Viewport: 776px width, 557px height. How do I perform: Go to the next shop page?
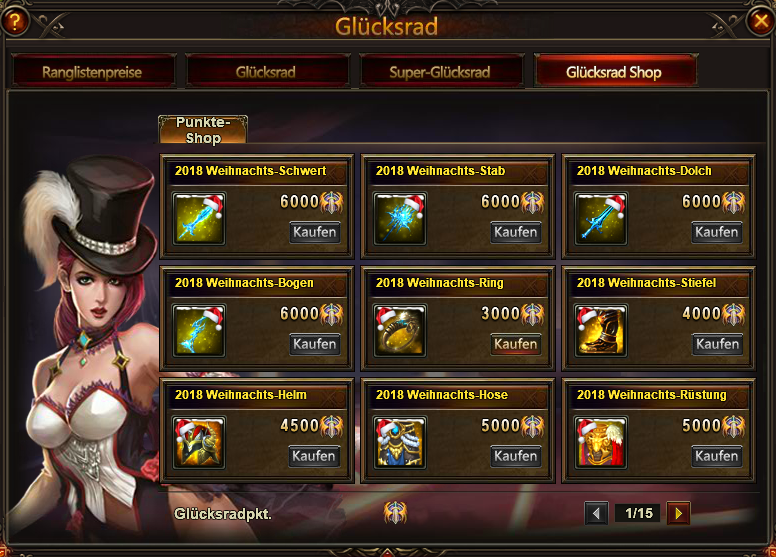pyautogui.click(x=679, y=514)
